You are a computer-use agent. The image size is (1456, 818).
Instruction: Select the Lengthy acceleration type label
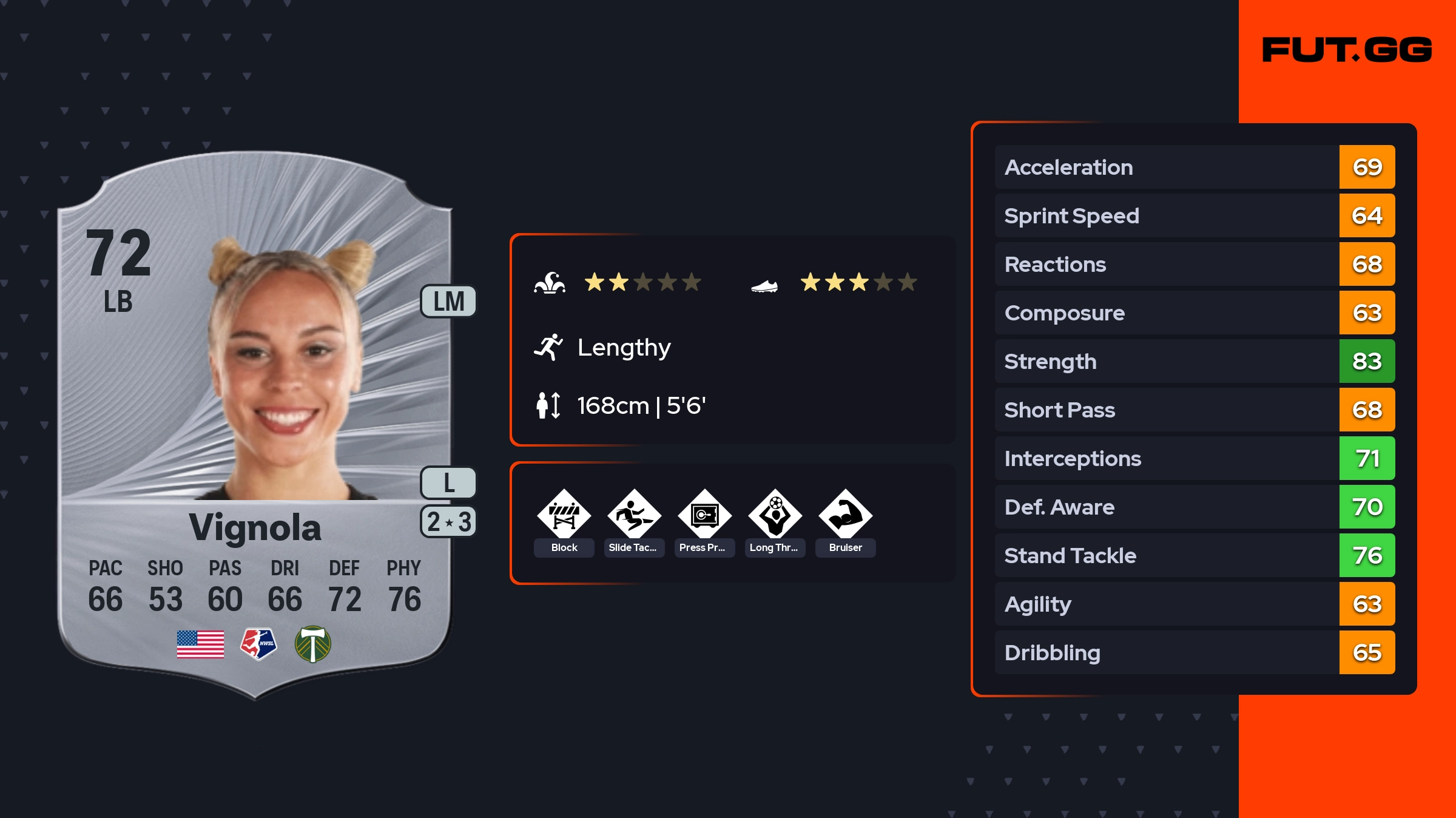pos(624,348)
